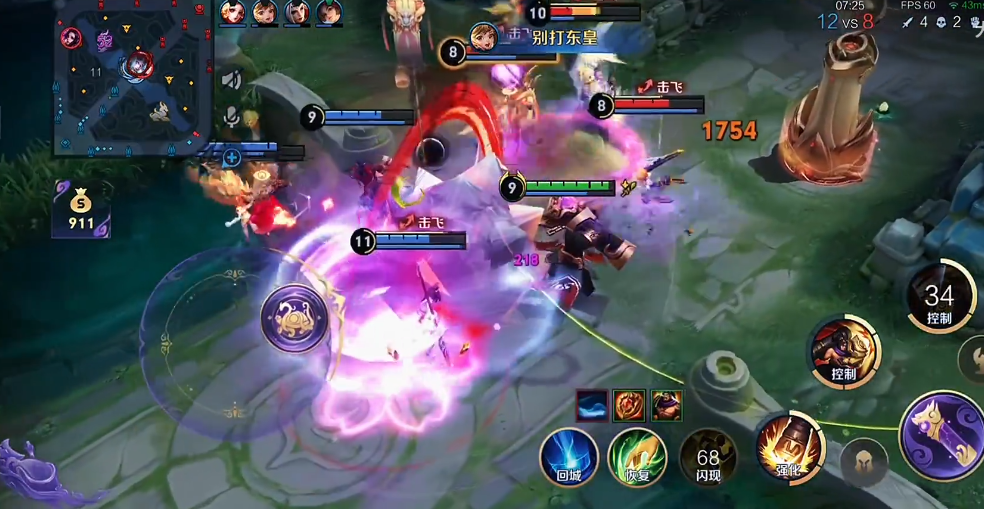Cast the 控制 skill with hero portrait

(844, 351)
